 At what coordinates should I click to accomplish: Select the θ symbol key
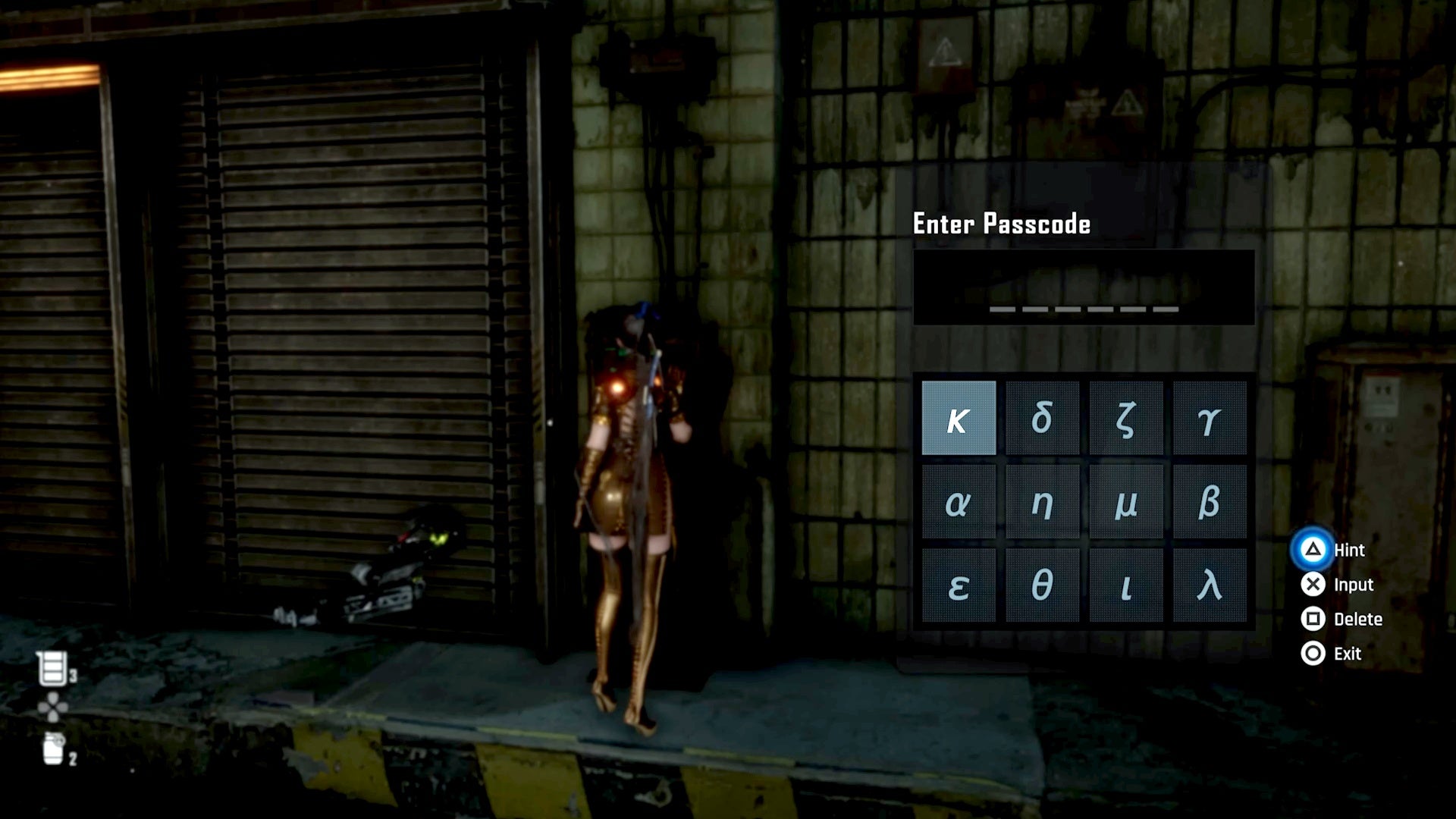point(1043,586)
